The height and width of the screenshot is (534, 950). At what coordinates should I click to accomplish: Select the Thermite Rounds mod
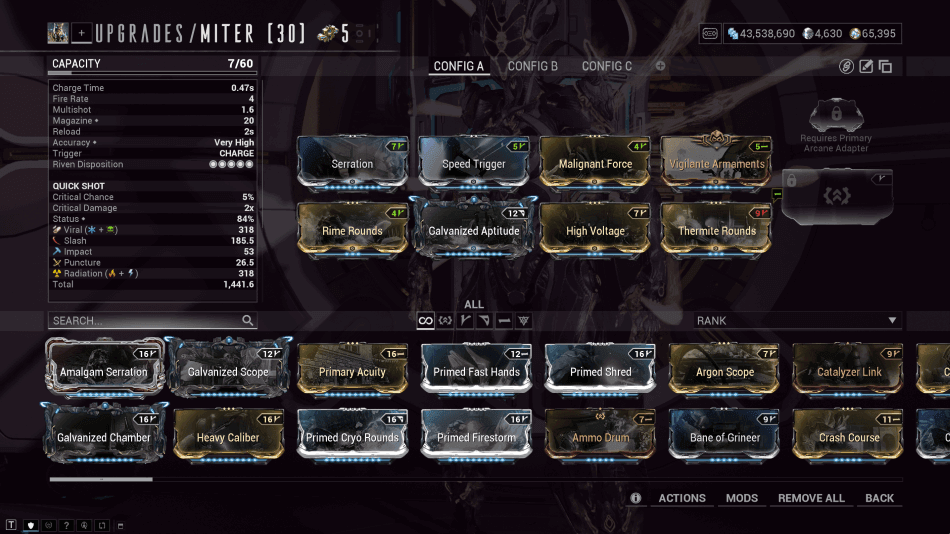(x=717, y=229)
